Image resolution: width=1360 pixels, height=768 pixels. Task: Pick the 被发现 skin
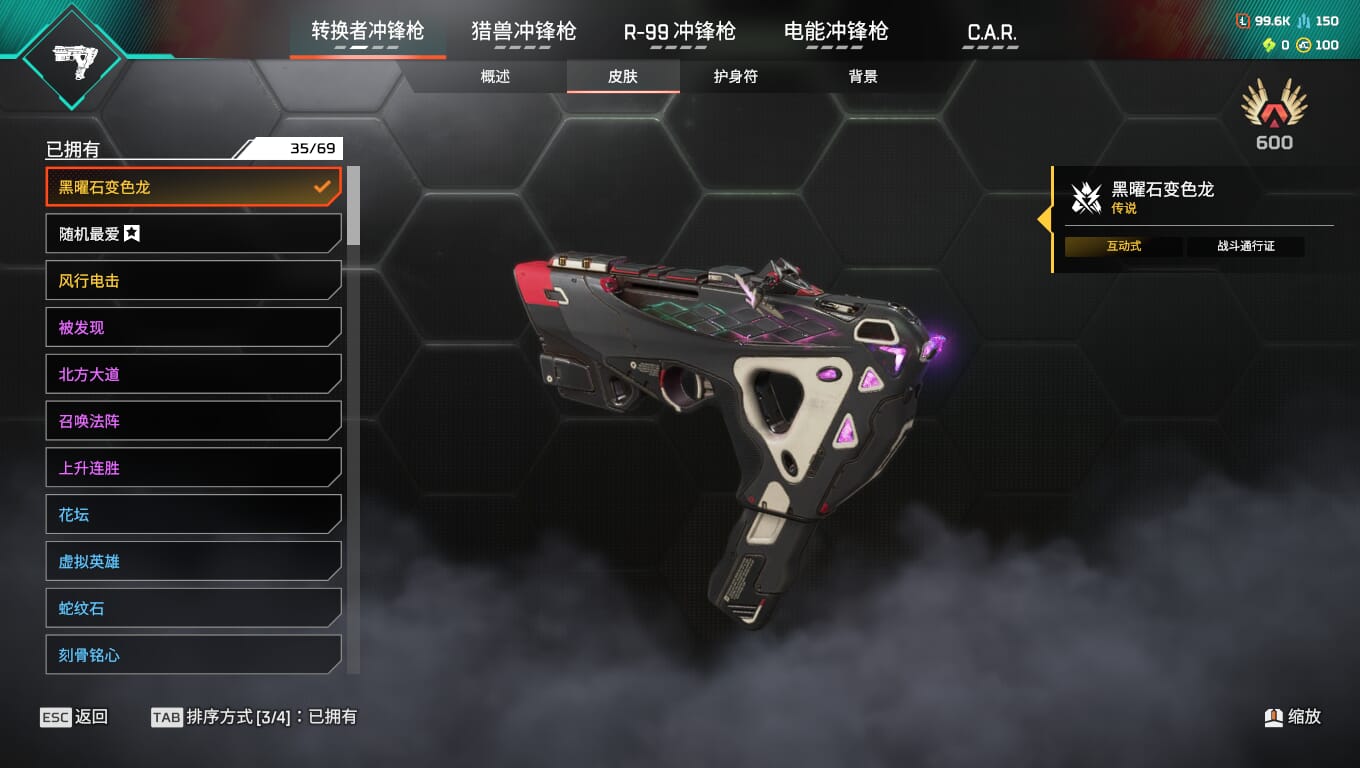(193, 327)
